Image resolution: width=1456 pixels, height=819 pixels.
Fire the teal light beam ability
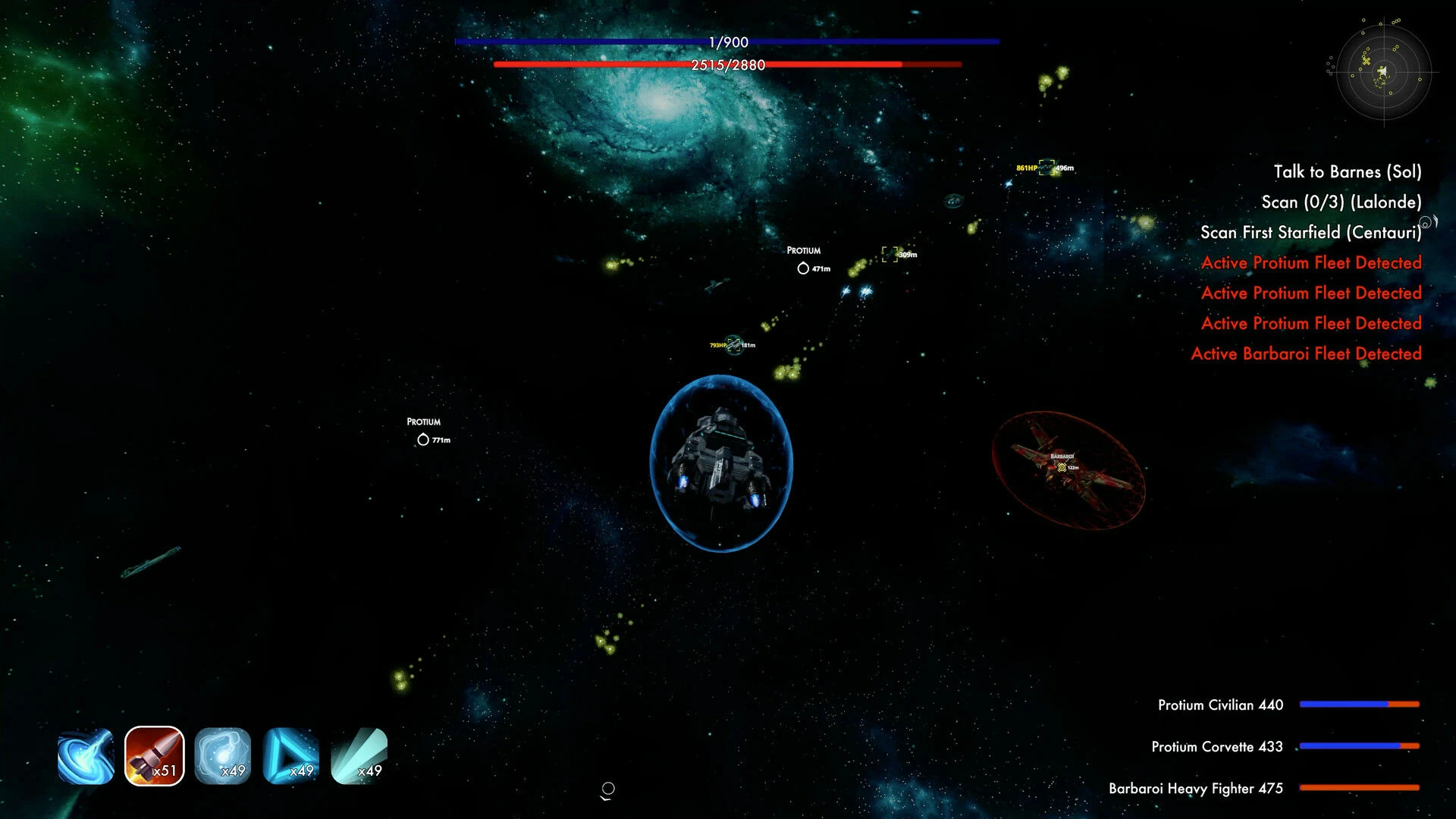pyautogui.click(x=359, y=756)
